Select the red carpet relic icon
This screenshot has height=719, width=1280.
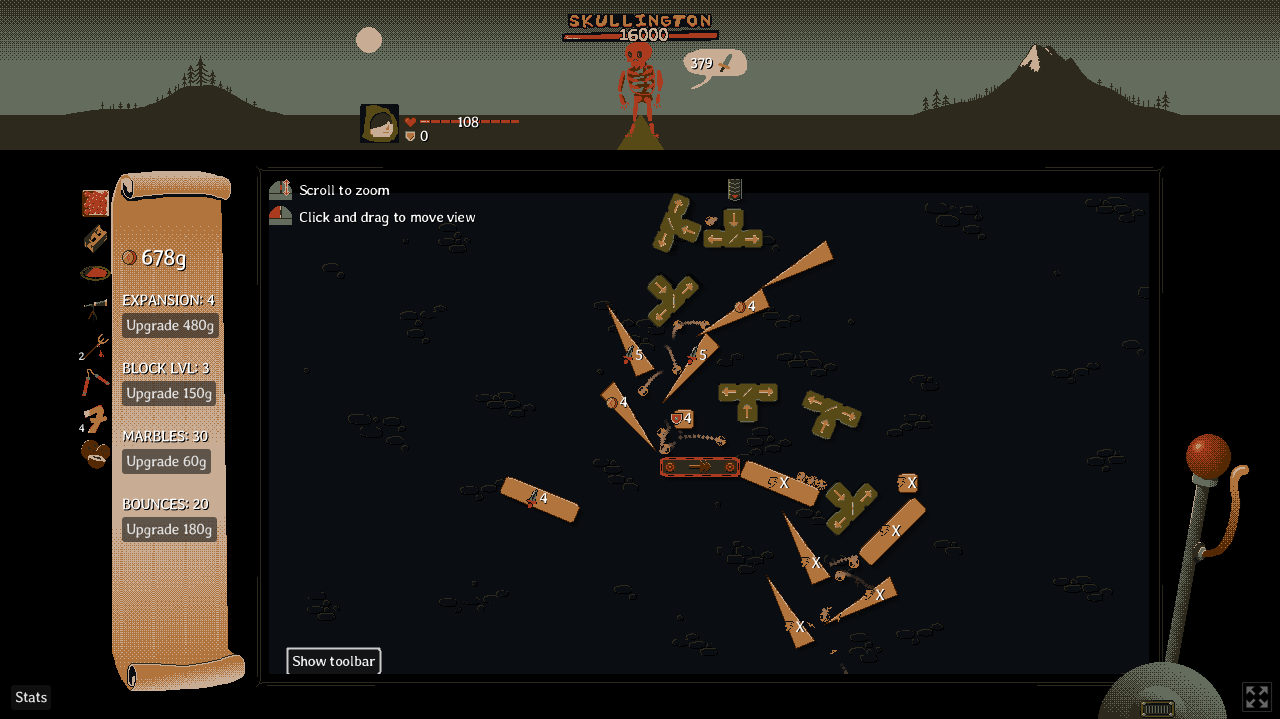coord(95,203)
